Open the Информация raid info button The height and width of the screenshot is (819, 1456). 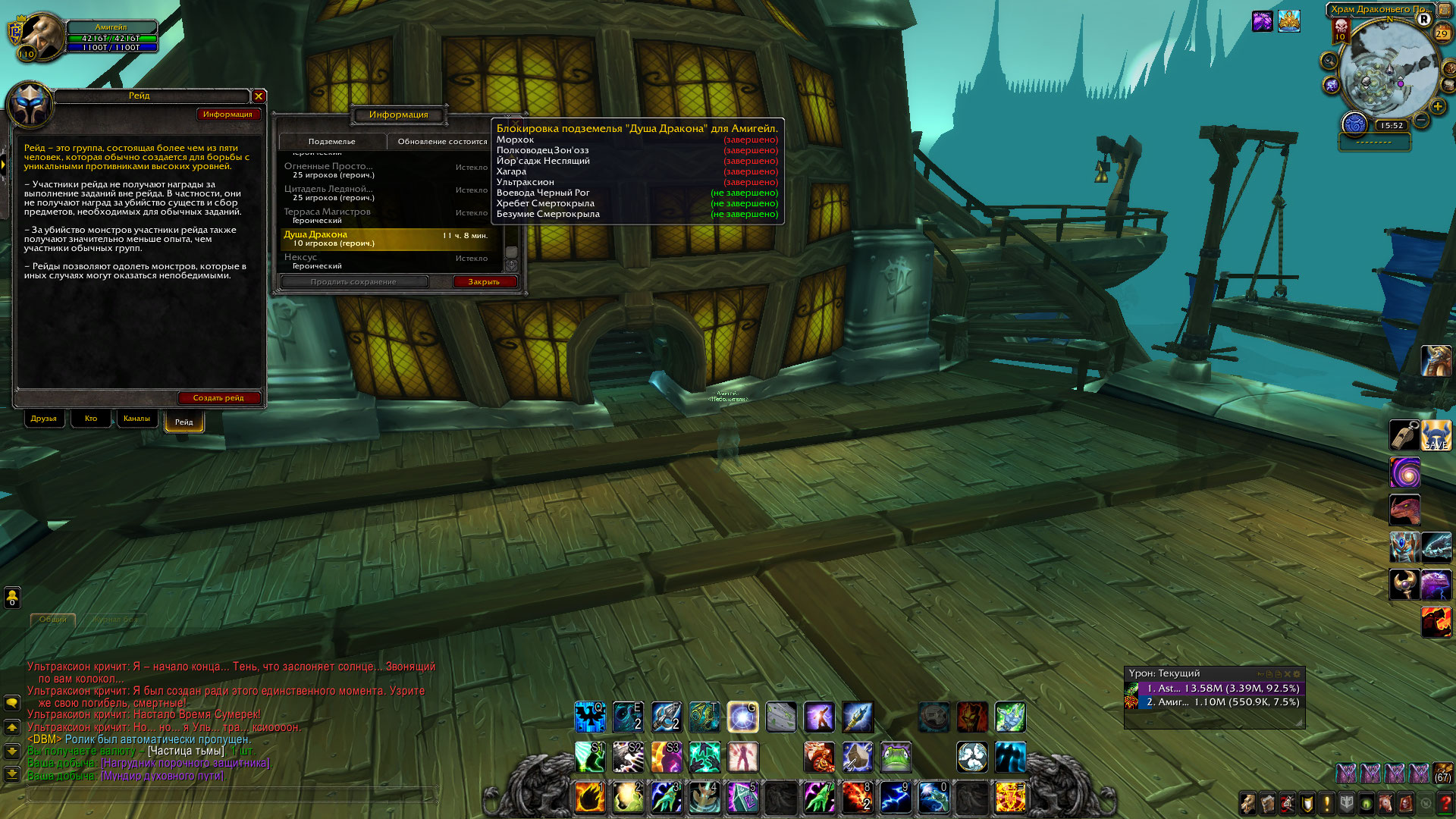click(227, 115)
